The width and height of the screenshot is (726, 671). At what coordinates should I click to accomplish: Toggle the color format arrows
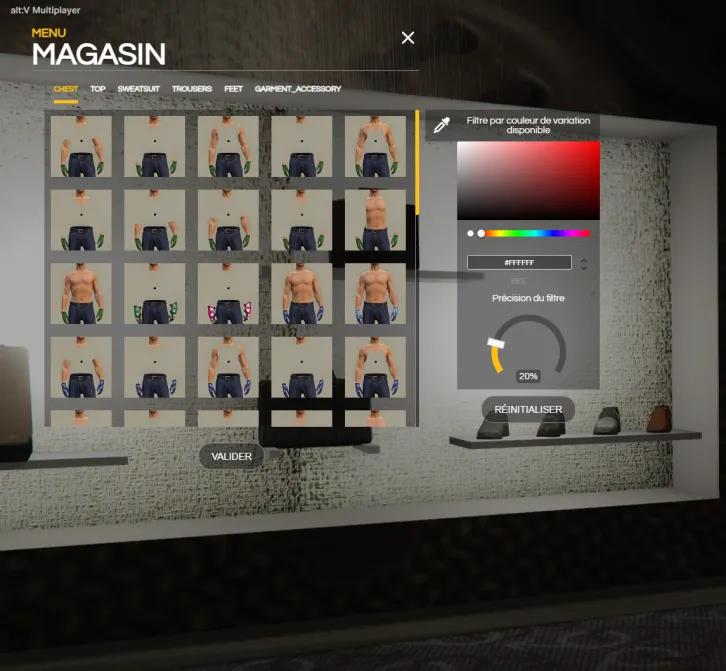584,263
